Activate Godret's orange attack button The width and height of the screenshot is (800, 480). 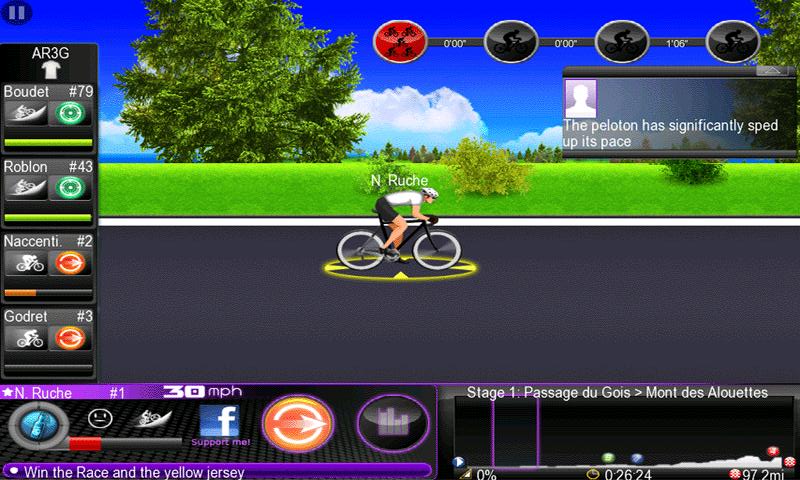tap(71, 338)
